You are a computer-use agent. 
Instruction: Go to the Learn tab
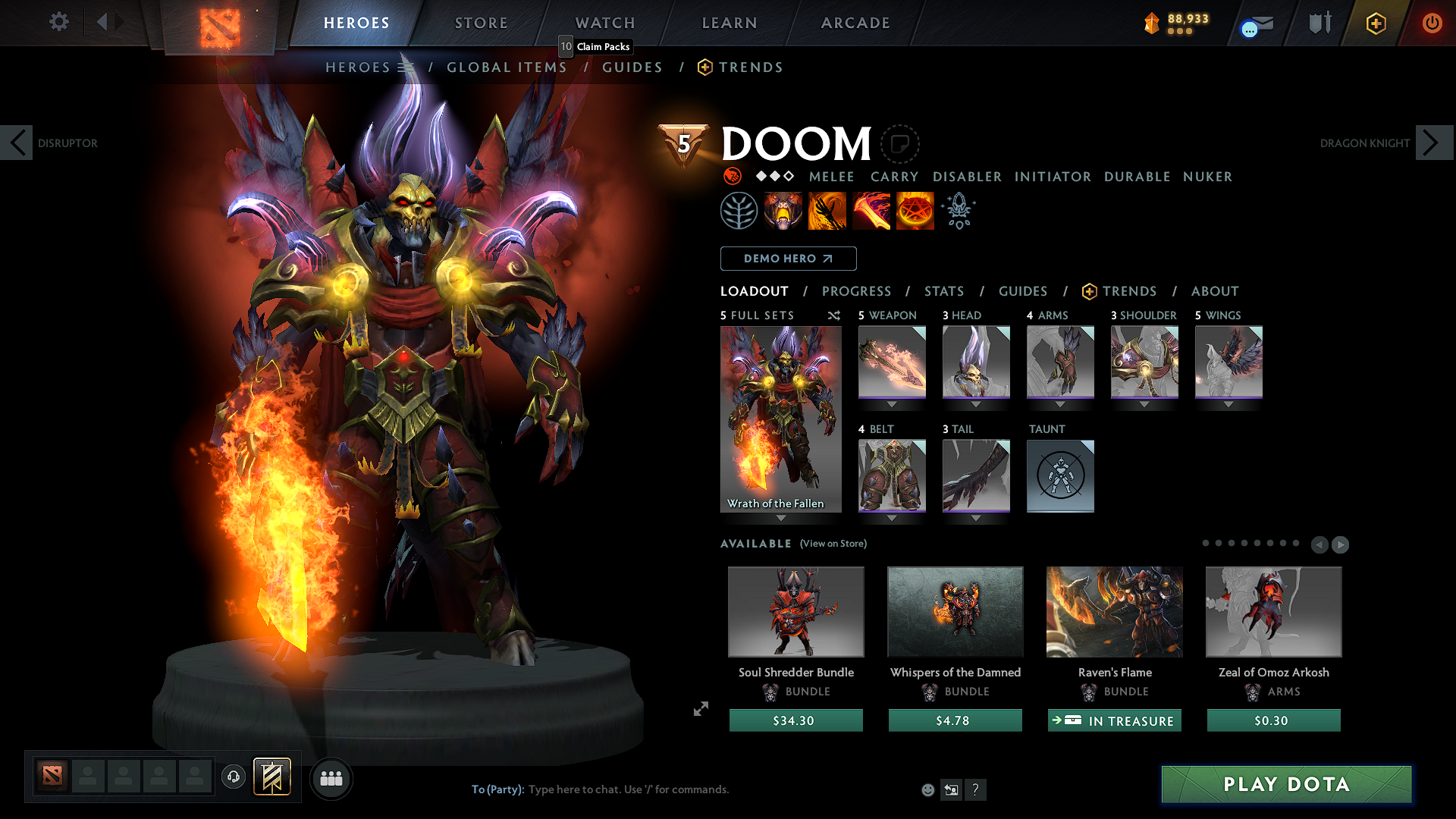(x=729, y=23)
